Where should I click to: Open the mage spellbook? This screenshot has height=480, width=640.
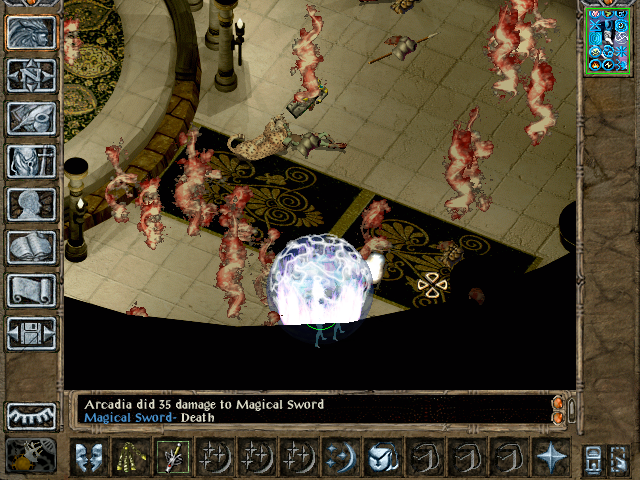(x=31, y=247)
